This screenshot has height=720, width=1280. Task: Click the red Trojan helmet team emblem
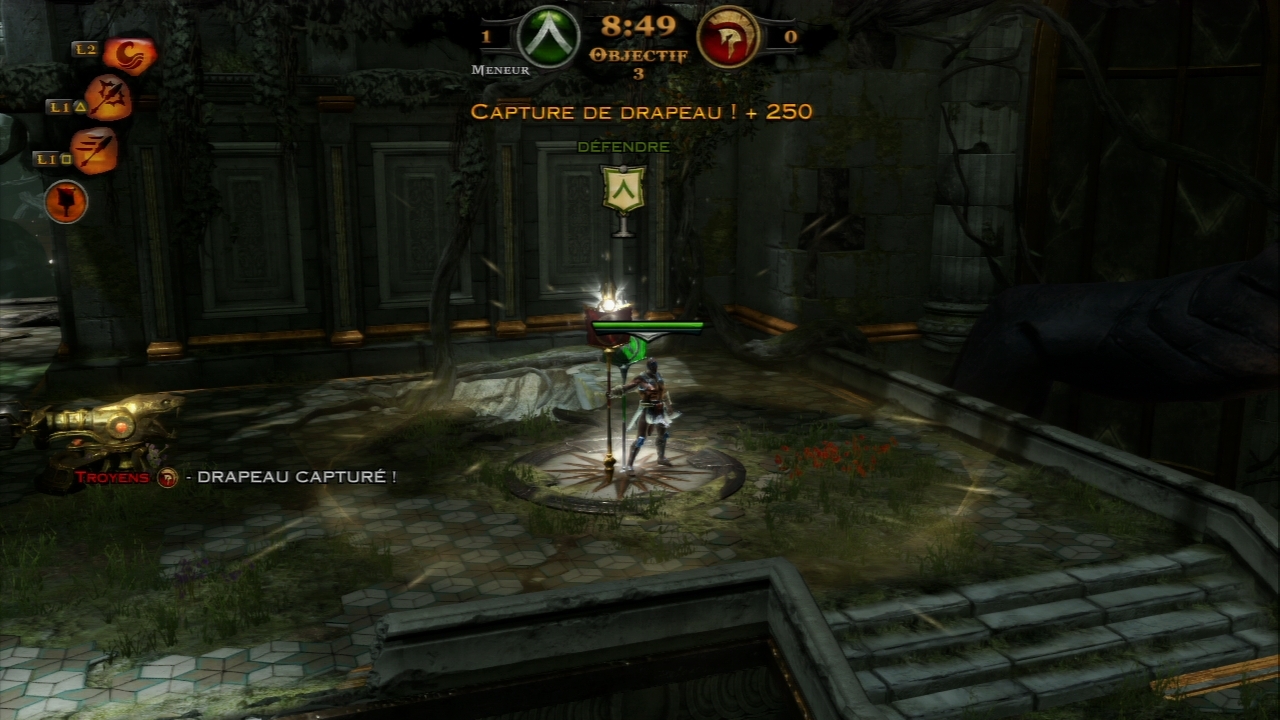(727, 38)
